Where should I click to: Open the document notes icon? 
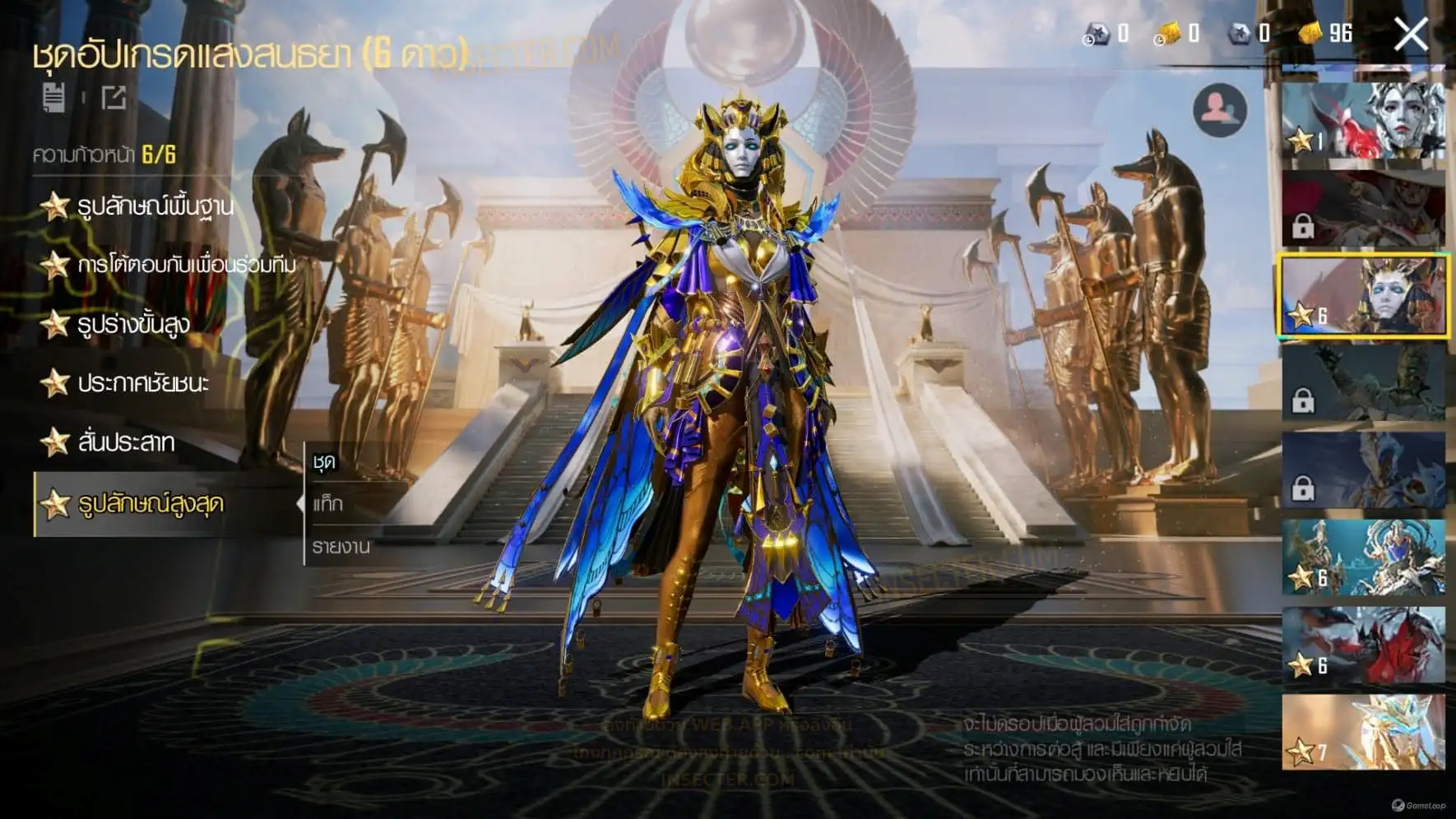[54, 97]
